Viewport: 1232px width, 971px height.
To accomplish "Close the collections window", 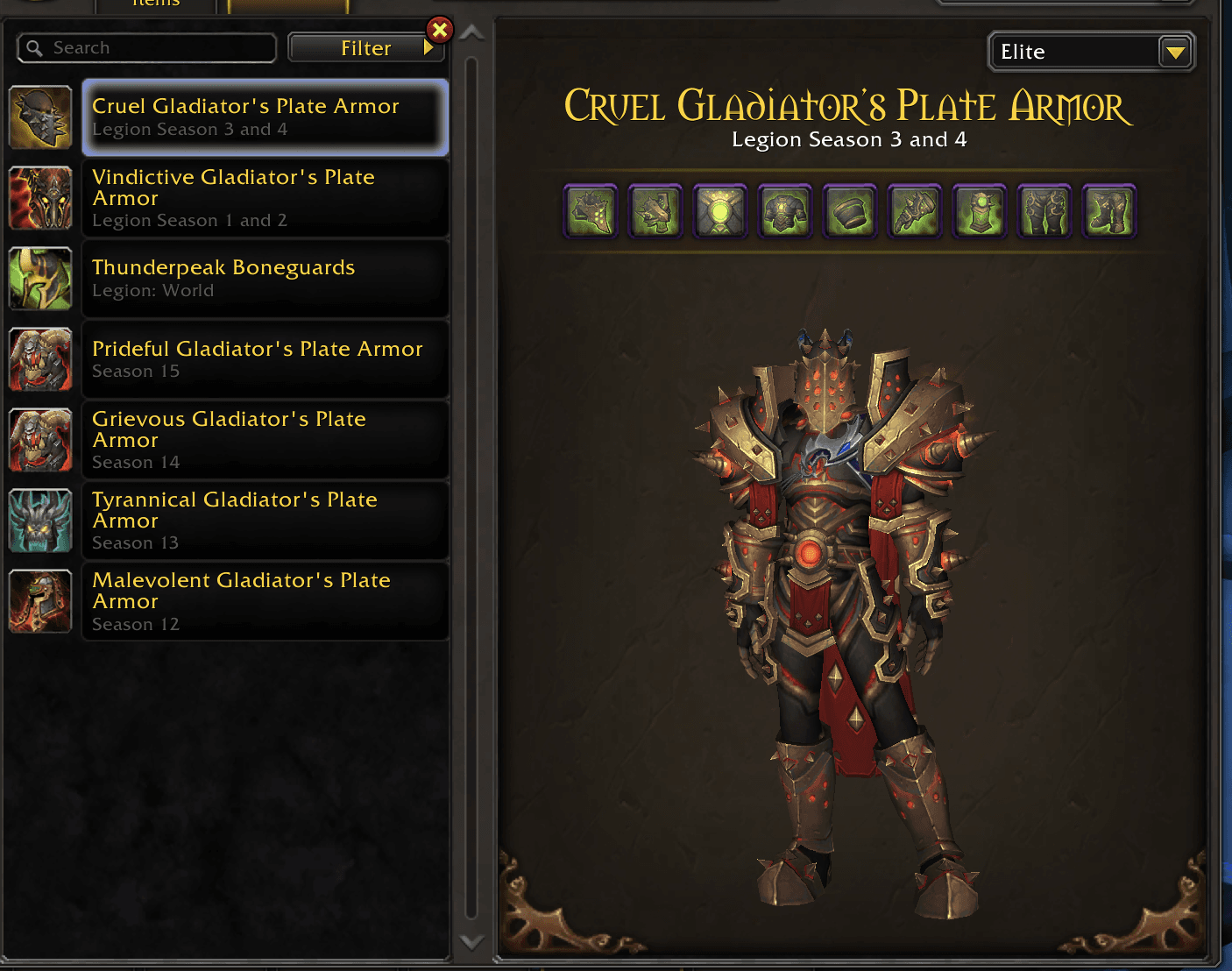I will click(x=439, y=29).
